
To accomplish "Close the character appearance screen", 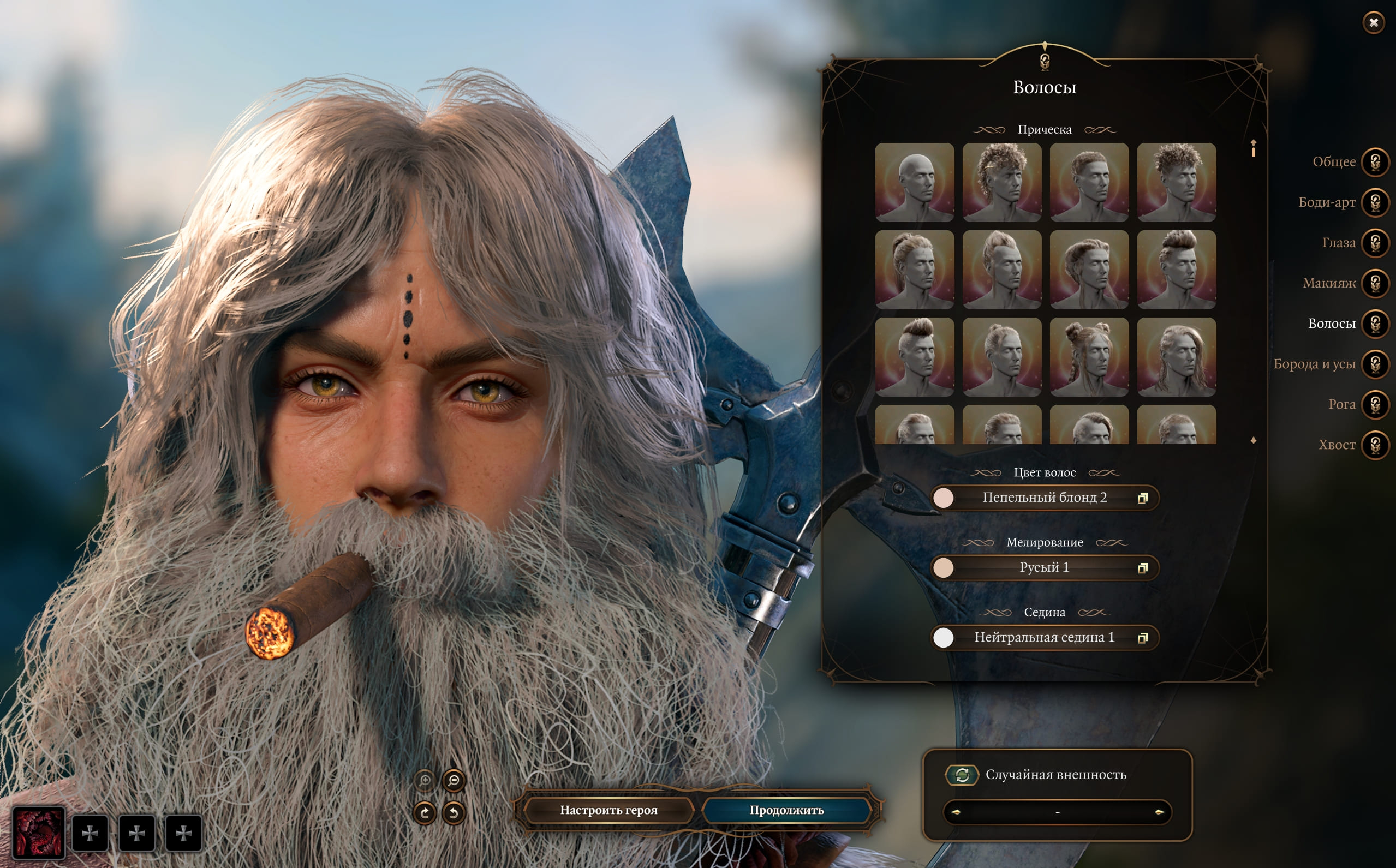I will (x=1373, y=23).
